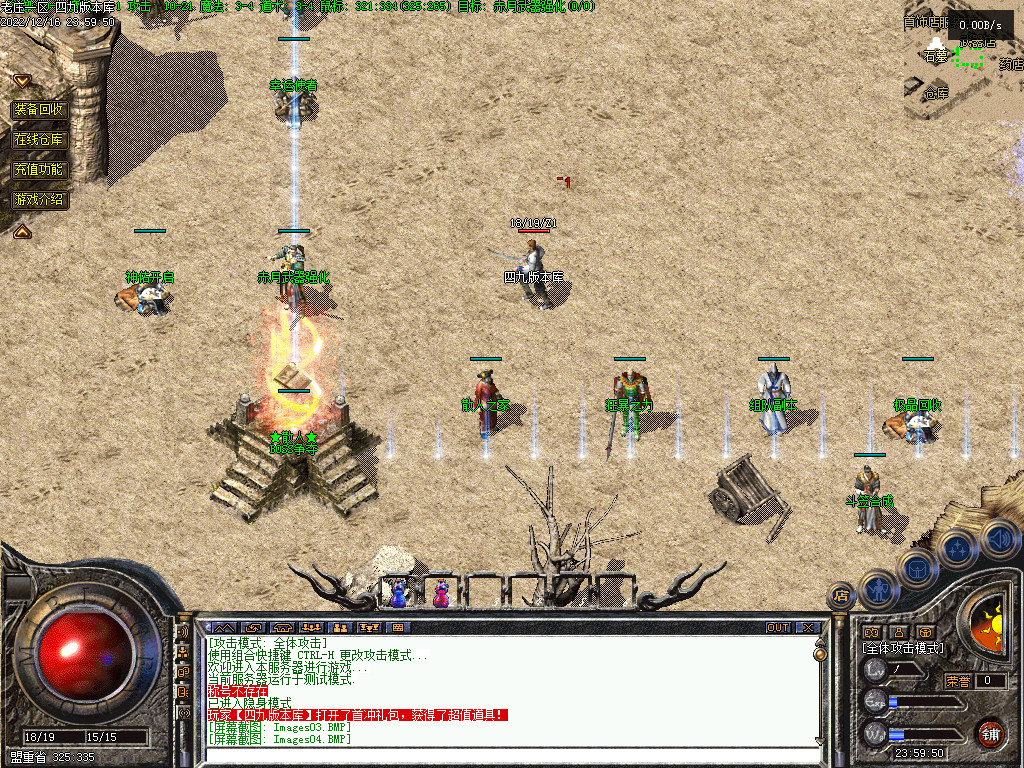Screen dimensions: 1024x768
Task: Toggle the 全体攻击模式 attack mode label
Action: [x=903, y=648]
